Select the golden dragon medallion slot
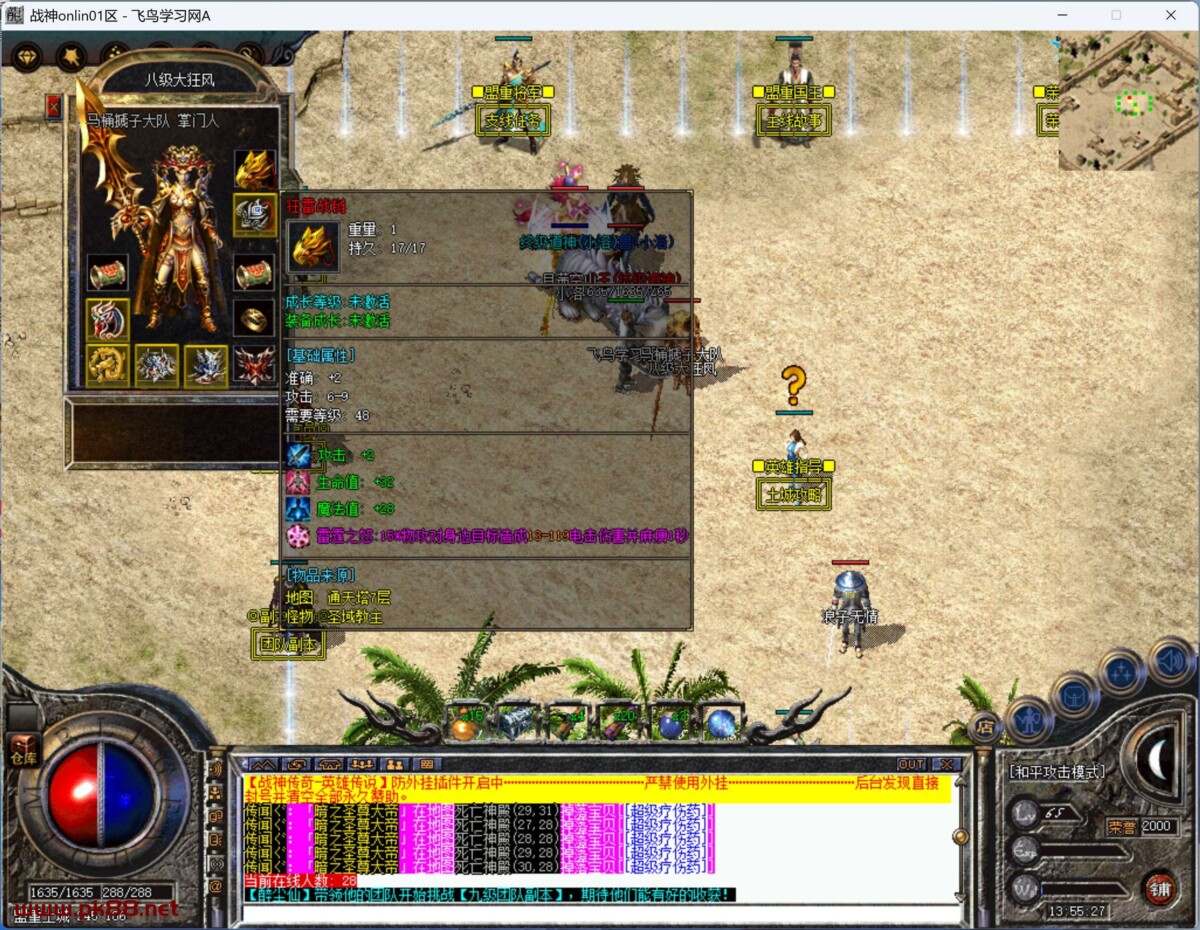Screen dimensions: 1200x930 [x=106, y=366]
